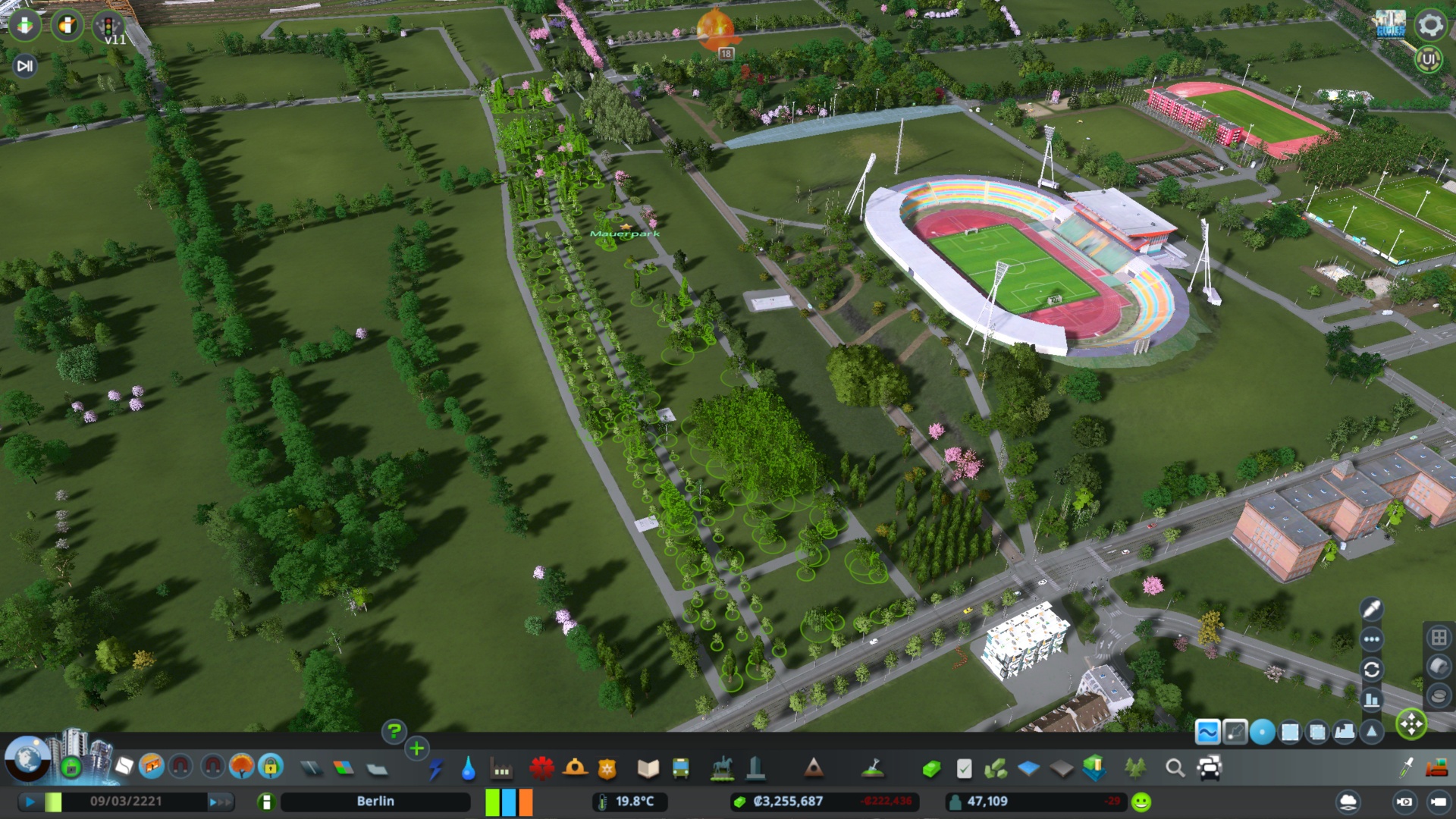
Task: Toggle the UI visibility button top right
Action: 1430,58
